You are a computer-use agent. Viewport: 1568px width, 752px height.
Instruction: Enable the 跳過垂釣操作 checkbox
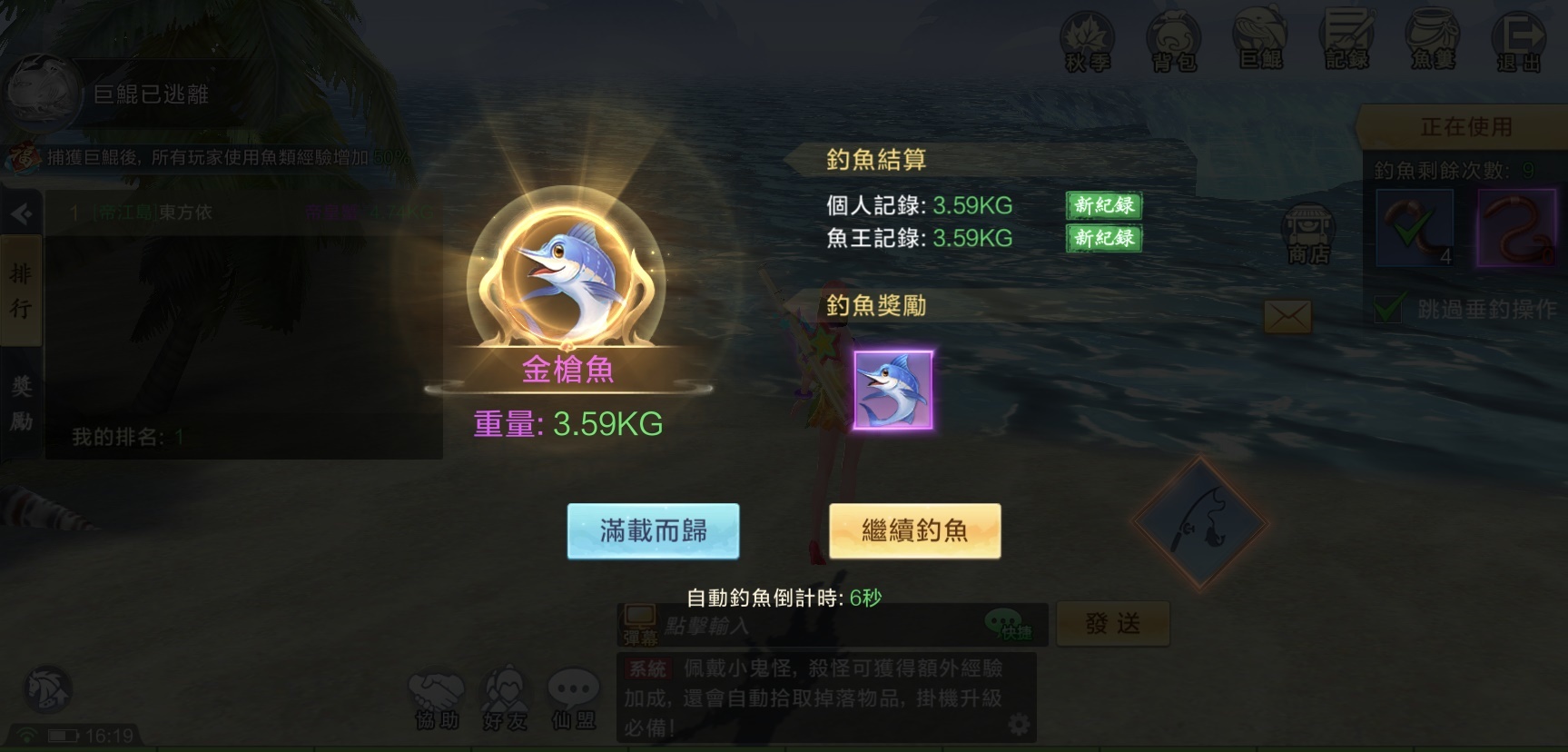click(x=1388, y=309)
